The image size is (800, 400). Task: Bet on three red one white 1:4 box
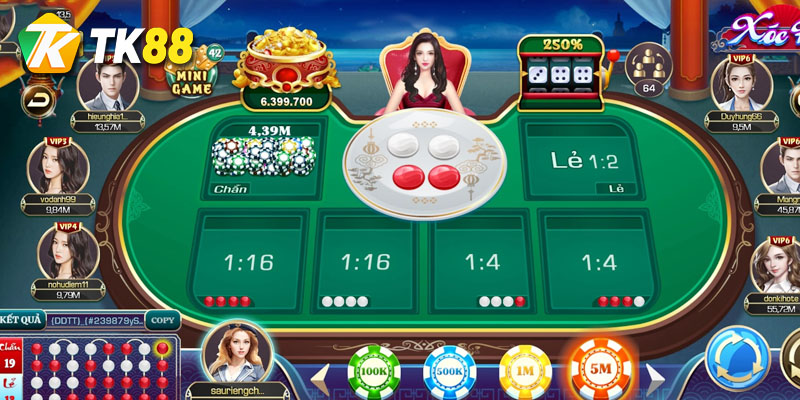599,263
